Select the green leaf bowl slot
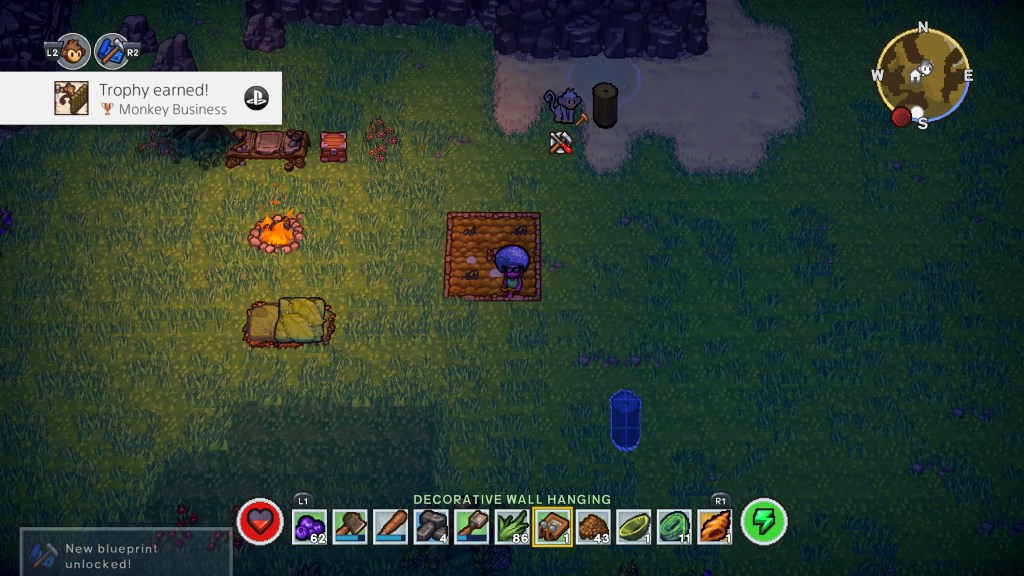This screenshot has height=576, width=1024. (x=634, y=525)
